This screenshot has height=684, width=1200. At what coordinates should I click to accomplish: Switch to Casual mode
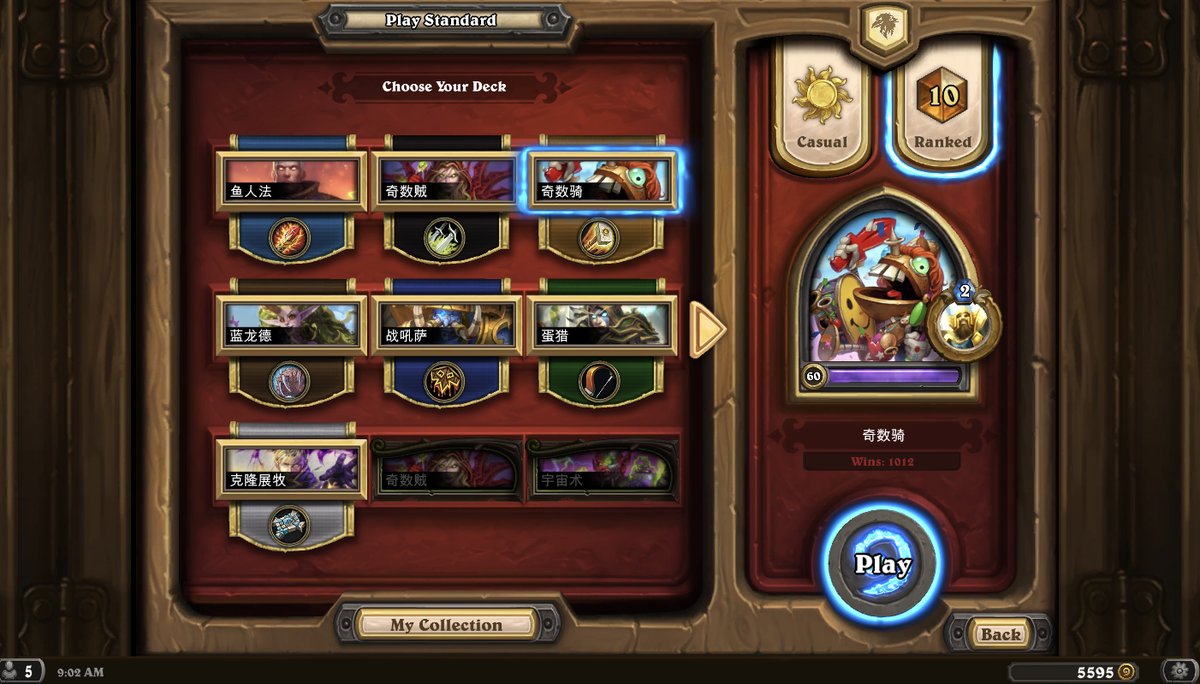tap(821, 107)
